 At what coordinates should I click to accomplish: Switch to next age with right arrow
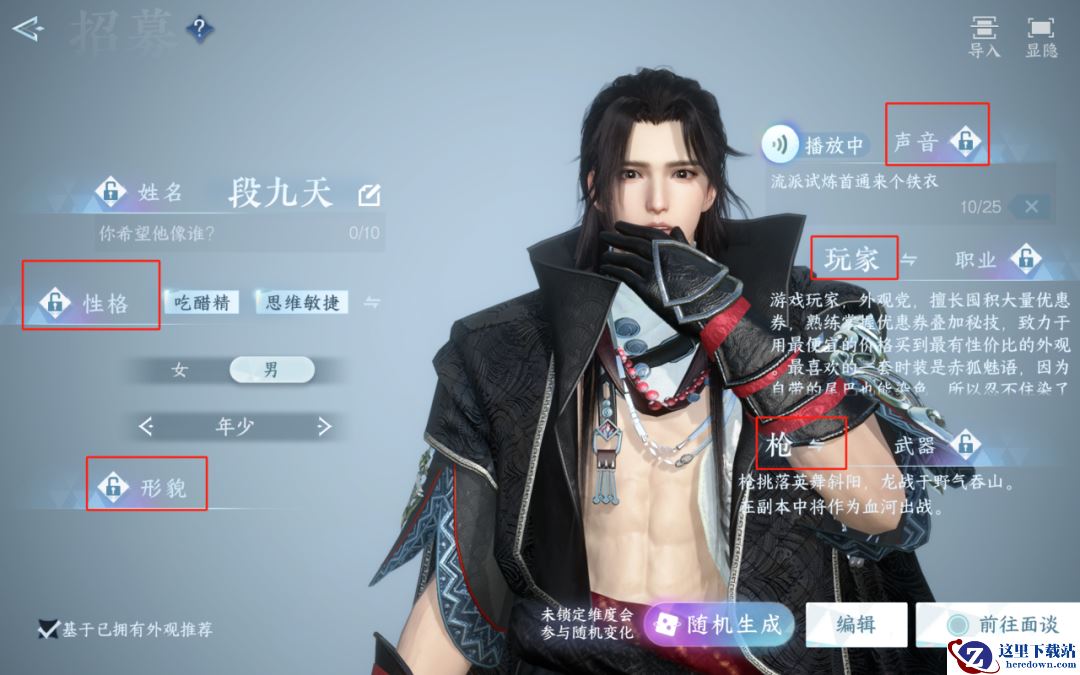[323, 427]
